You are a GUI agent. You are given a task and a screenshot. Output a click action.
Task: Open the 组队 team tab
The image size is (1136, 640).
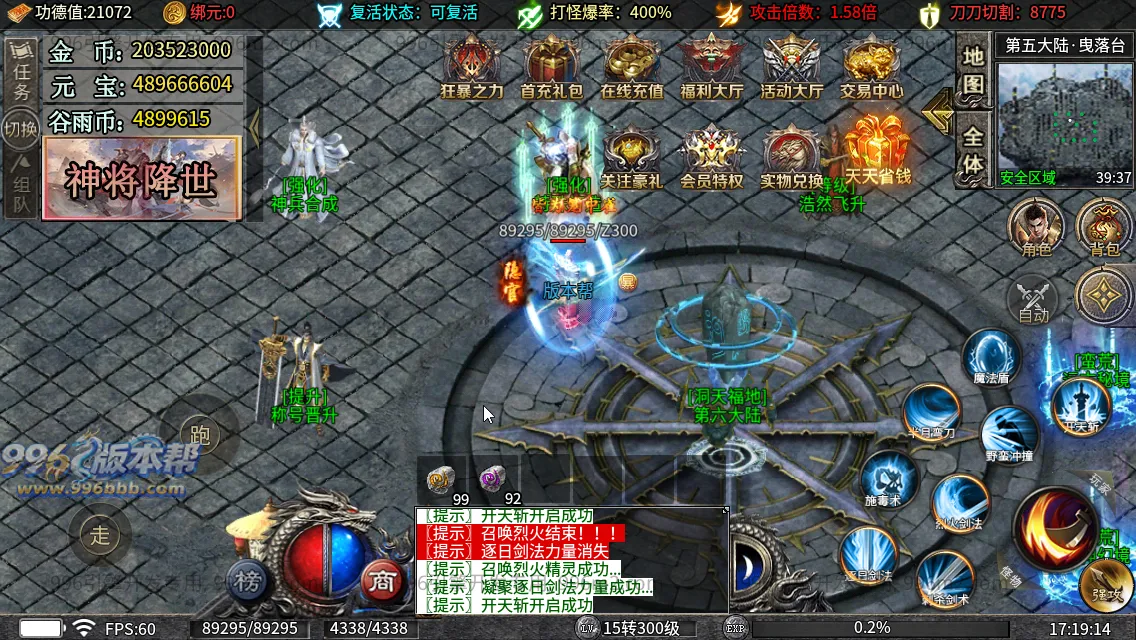click(x=21, y=194)
